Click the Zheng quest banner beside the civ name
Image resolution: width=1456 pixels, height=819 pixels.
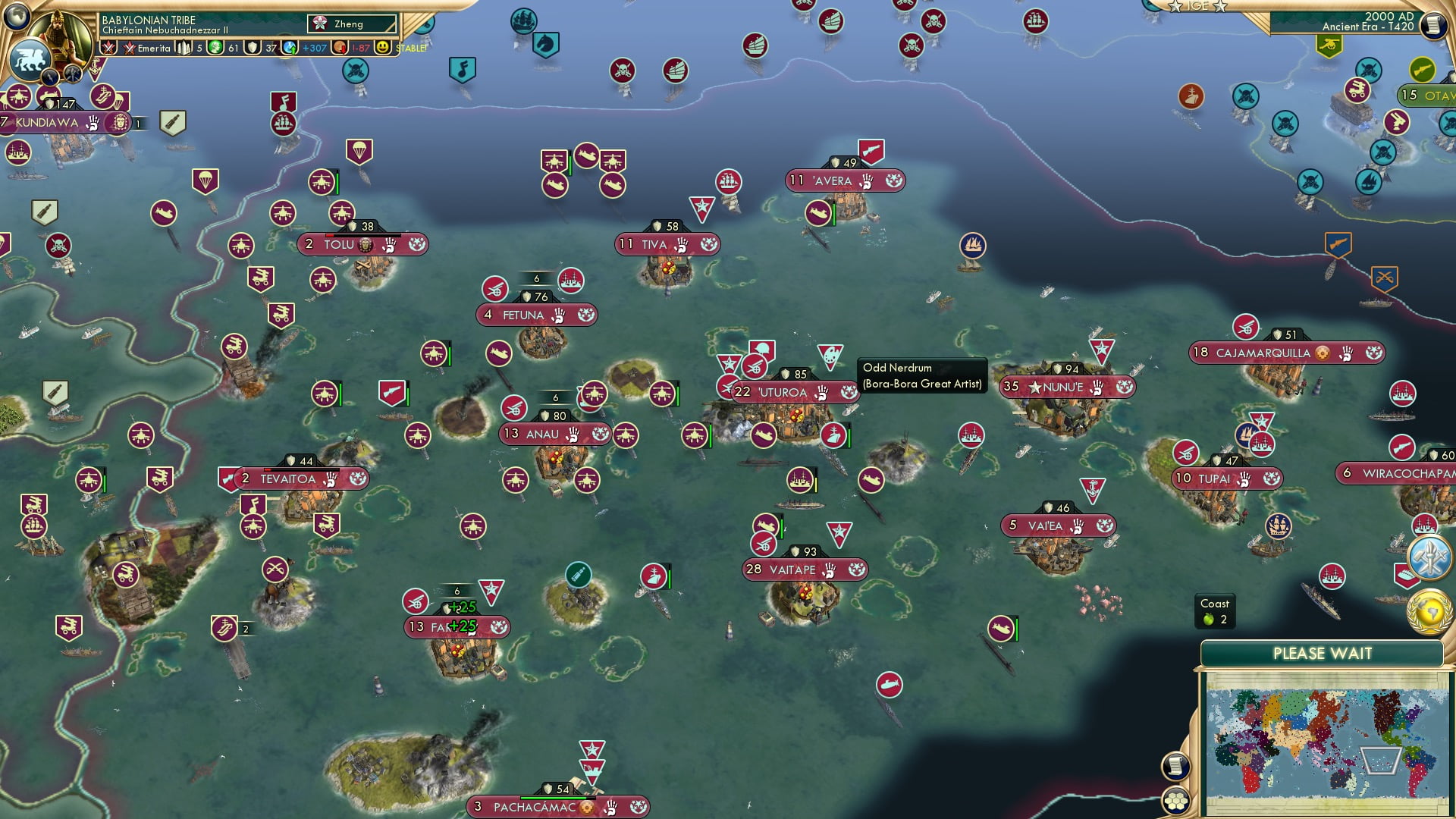click(350, 24)
